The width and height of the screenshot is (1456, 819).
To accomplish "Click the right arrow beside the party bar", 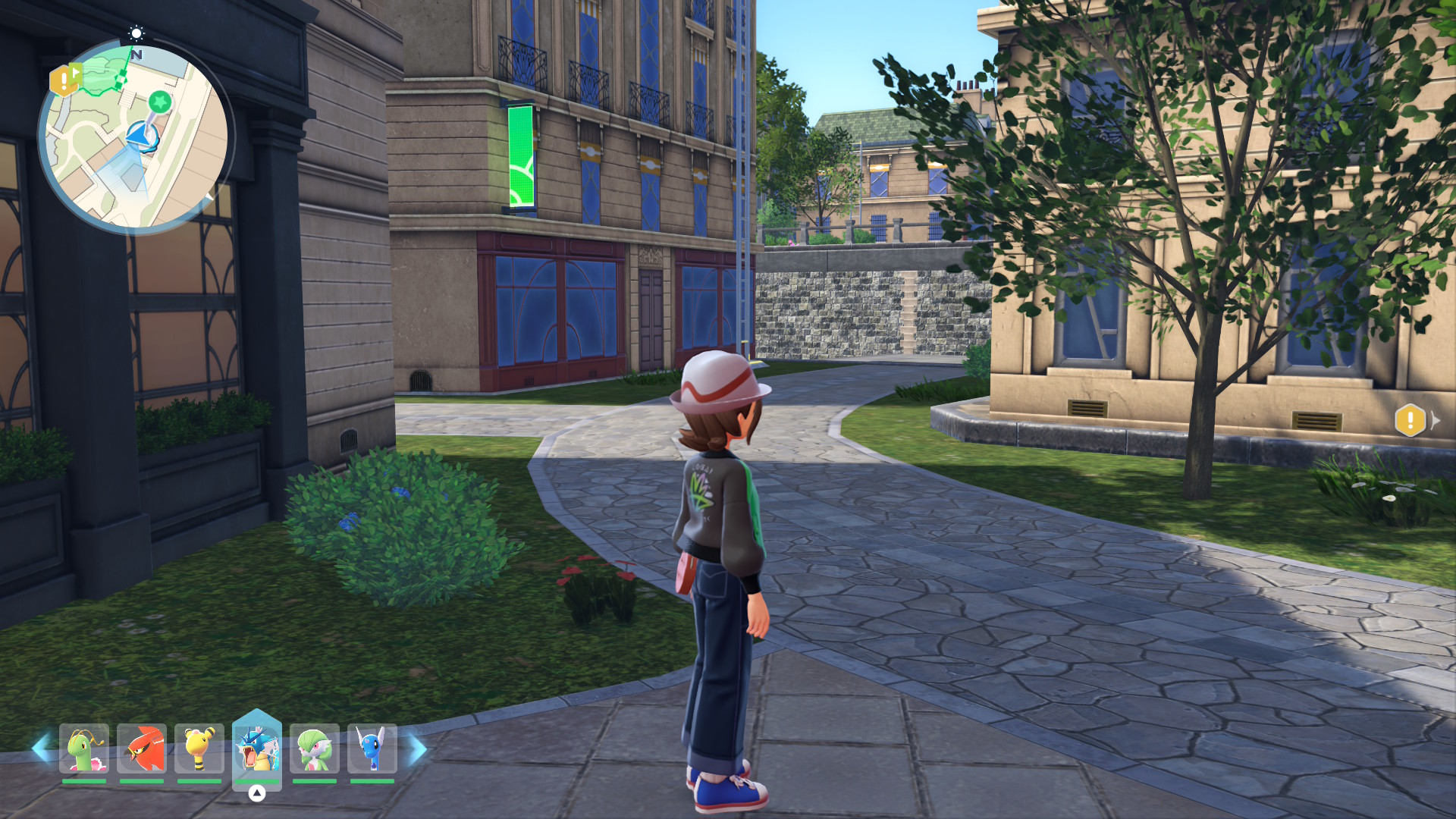I will tap(418, 749).
